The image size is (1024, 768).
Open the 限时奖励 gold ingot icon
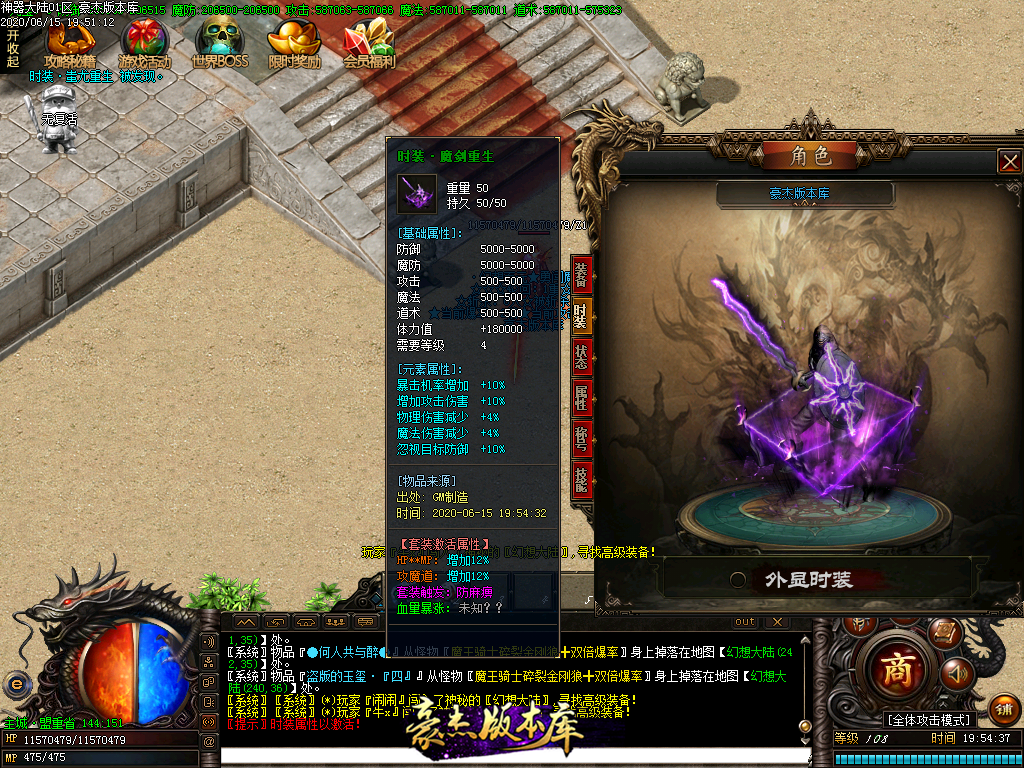tap(294, 41)
